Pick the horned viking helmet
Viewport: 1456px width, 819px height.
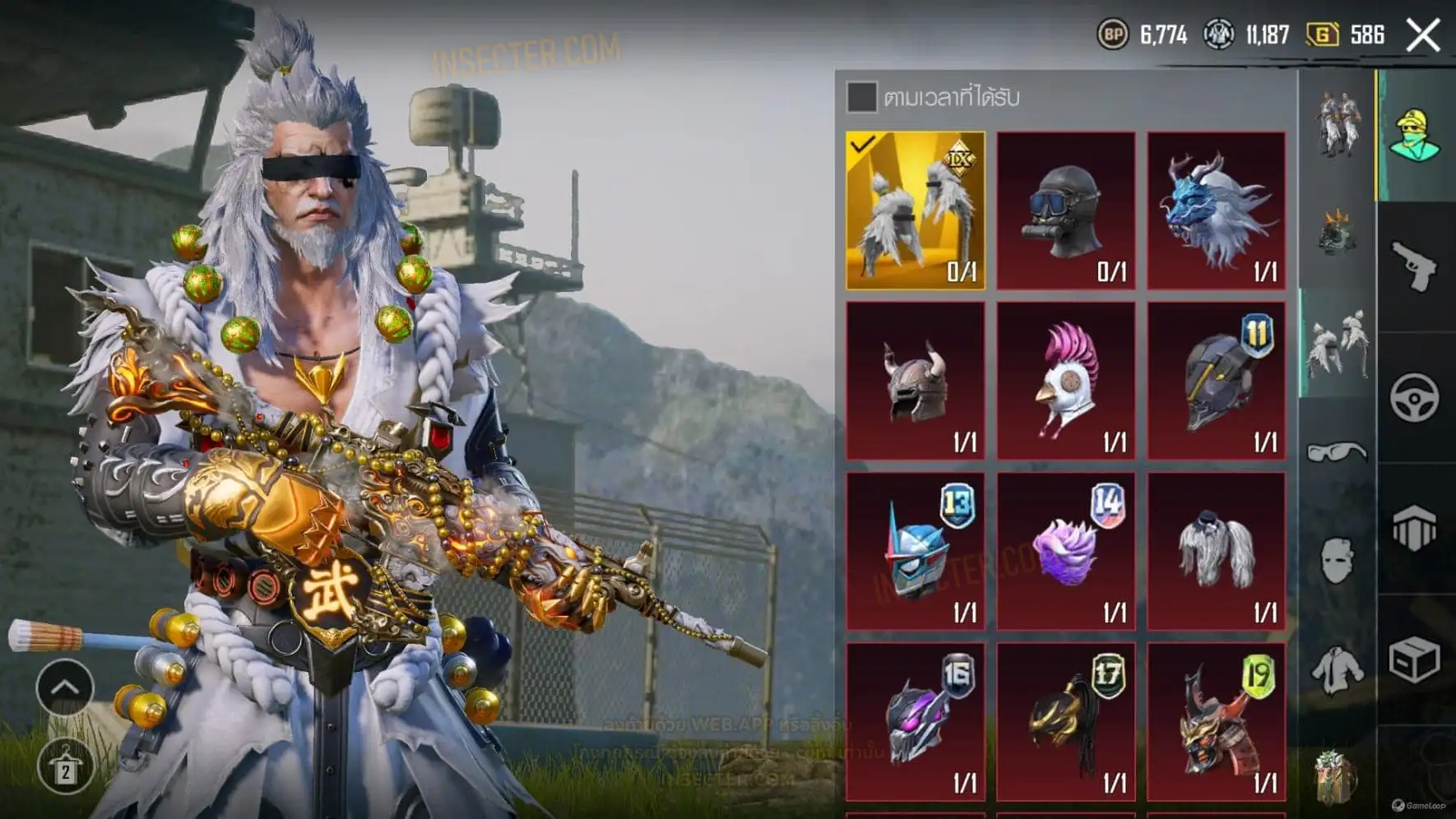pos(915,380)
